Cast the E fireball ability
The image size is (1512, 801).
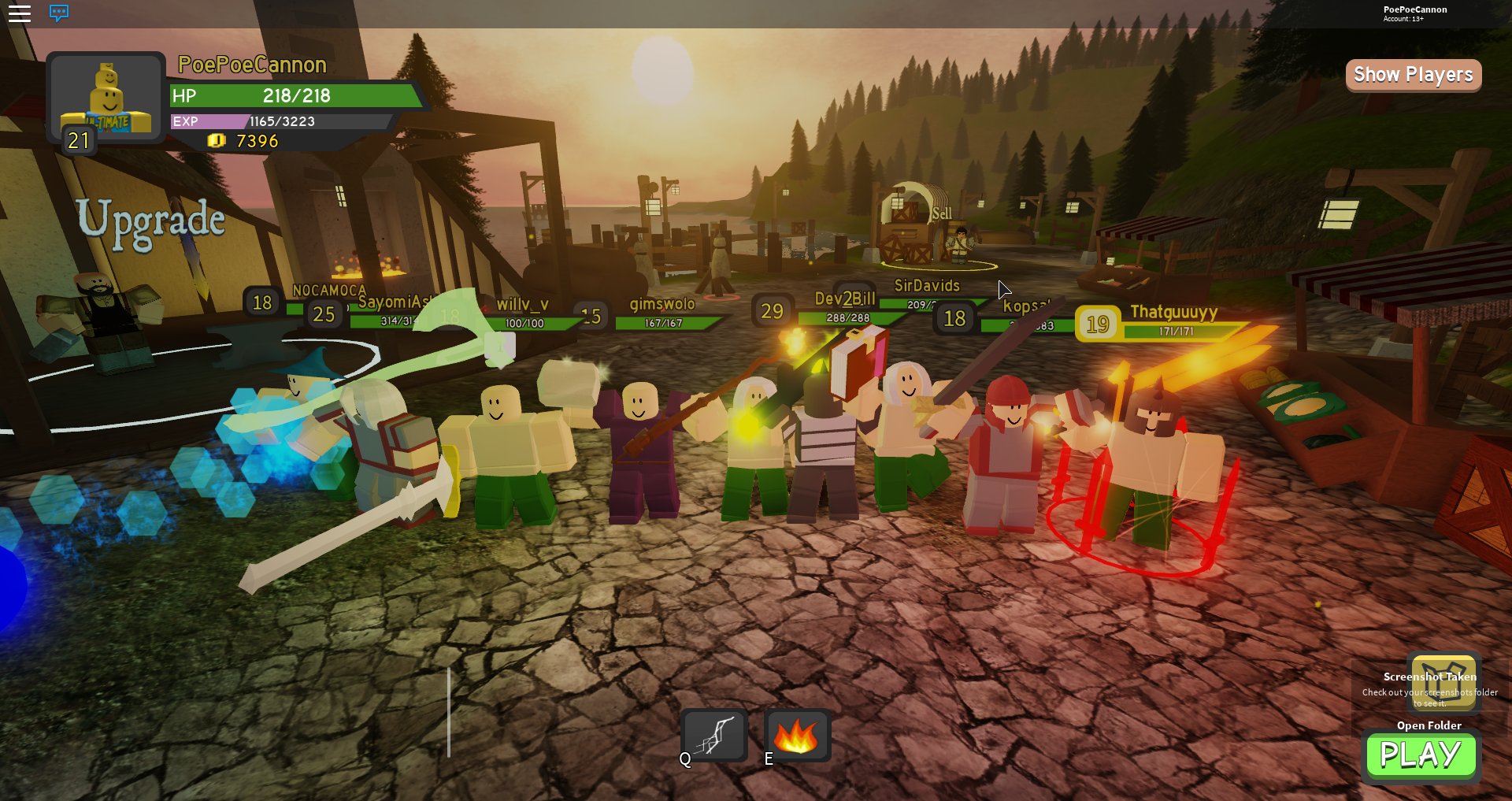tap(798, 734)
